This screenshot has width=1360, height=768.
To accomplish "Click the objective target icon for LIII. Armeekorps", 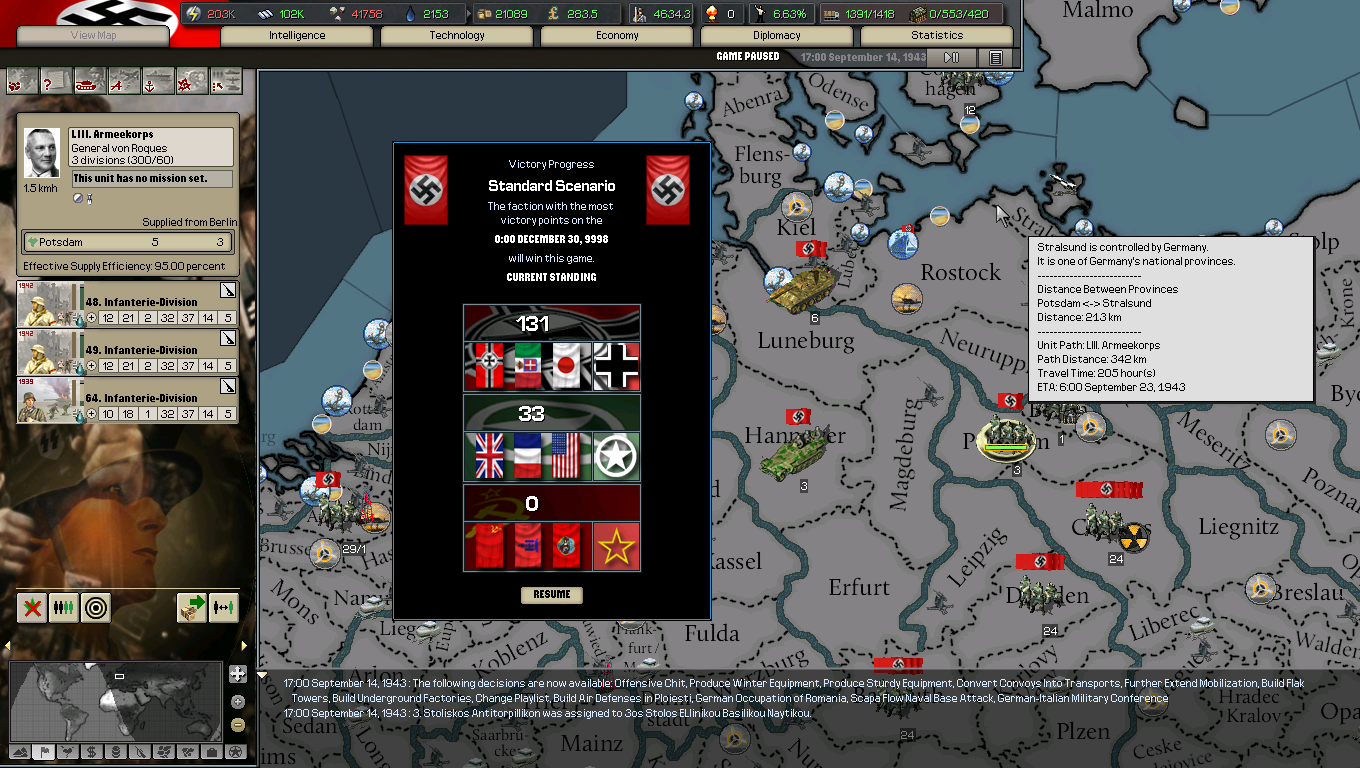I will click(95, 607).
